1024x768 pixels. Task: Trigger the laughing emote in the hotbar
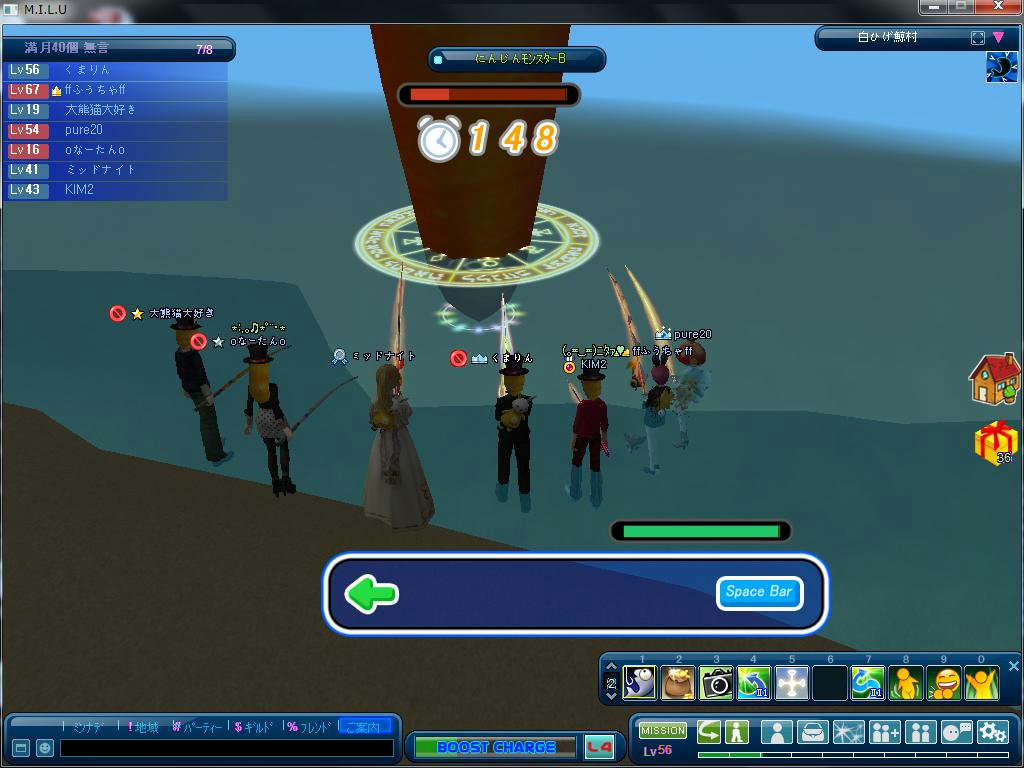pyautogui.click(x=944, y=683)
